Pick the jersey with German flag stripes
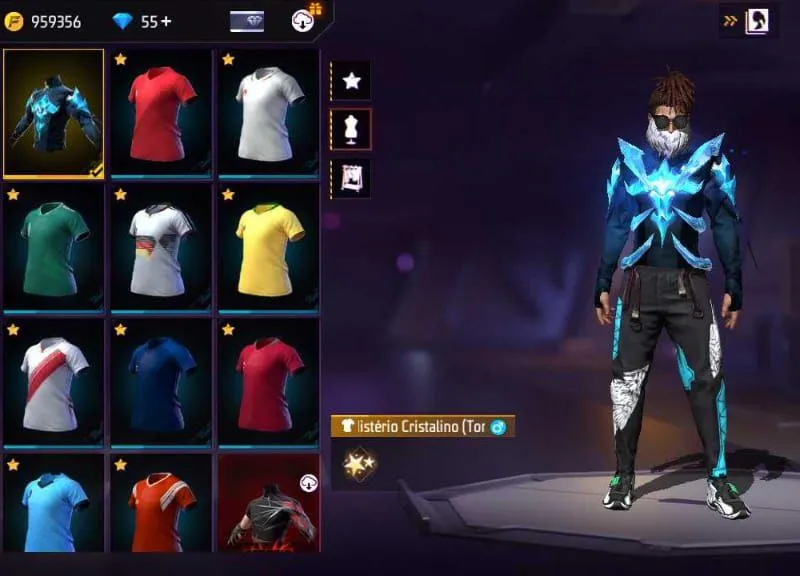The image size is (800, 576). click(161, 247)
